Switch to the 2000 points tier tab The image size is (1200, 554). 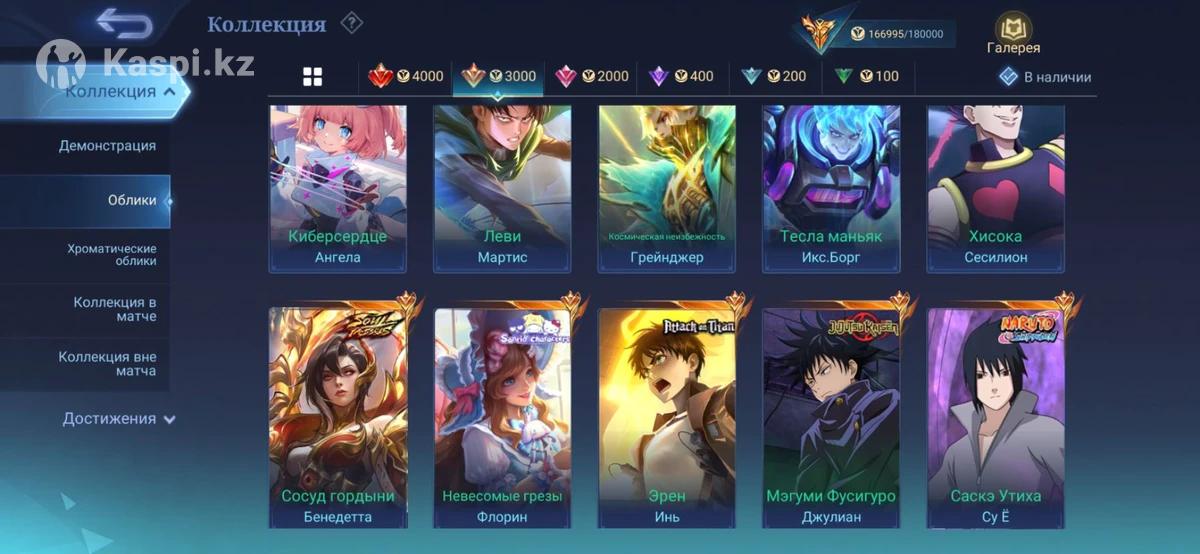point(592,76)
